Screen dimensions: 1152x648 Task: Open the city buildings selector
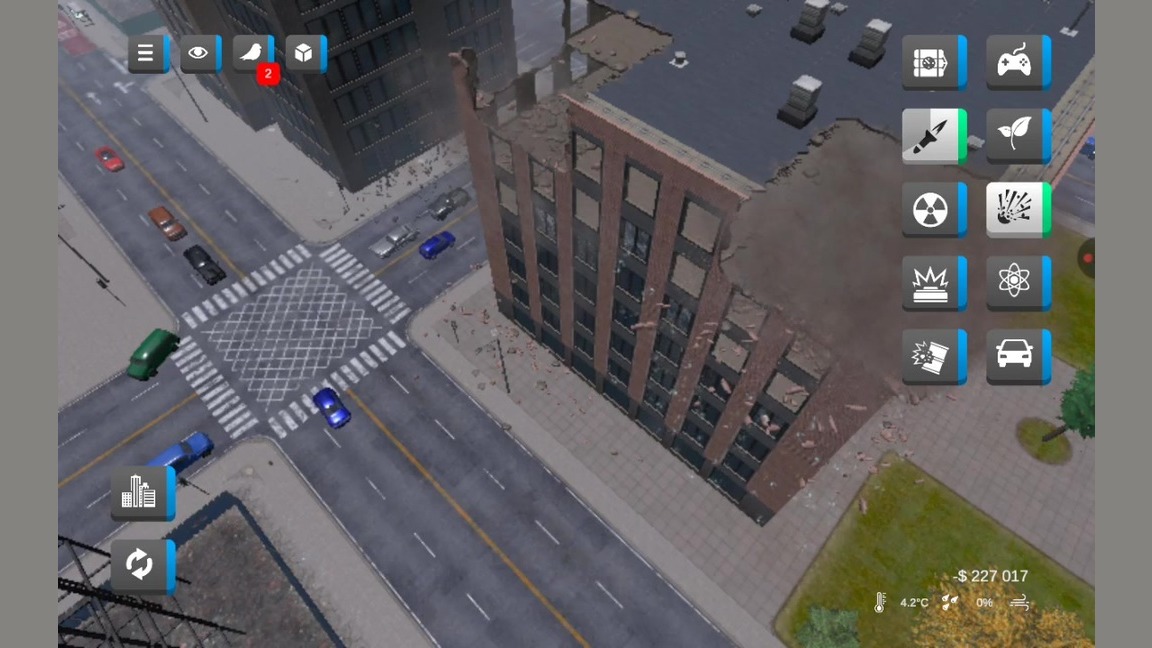(140, 492)
